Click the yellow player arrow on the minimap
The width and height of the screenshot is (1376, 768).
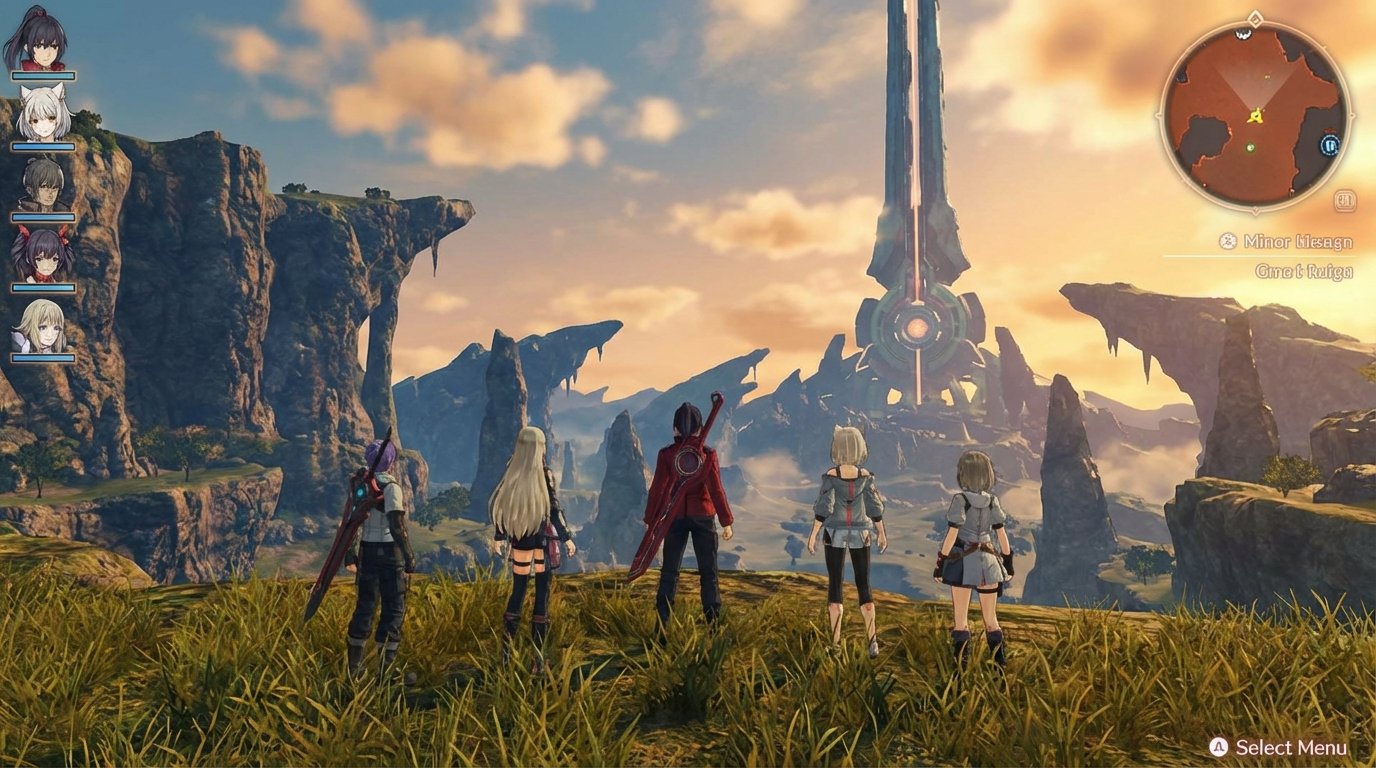pos(1255,117)
